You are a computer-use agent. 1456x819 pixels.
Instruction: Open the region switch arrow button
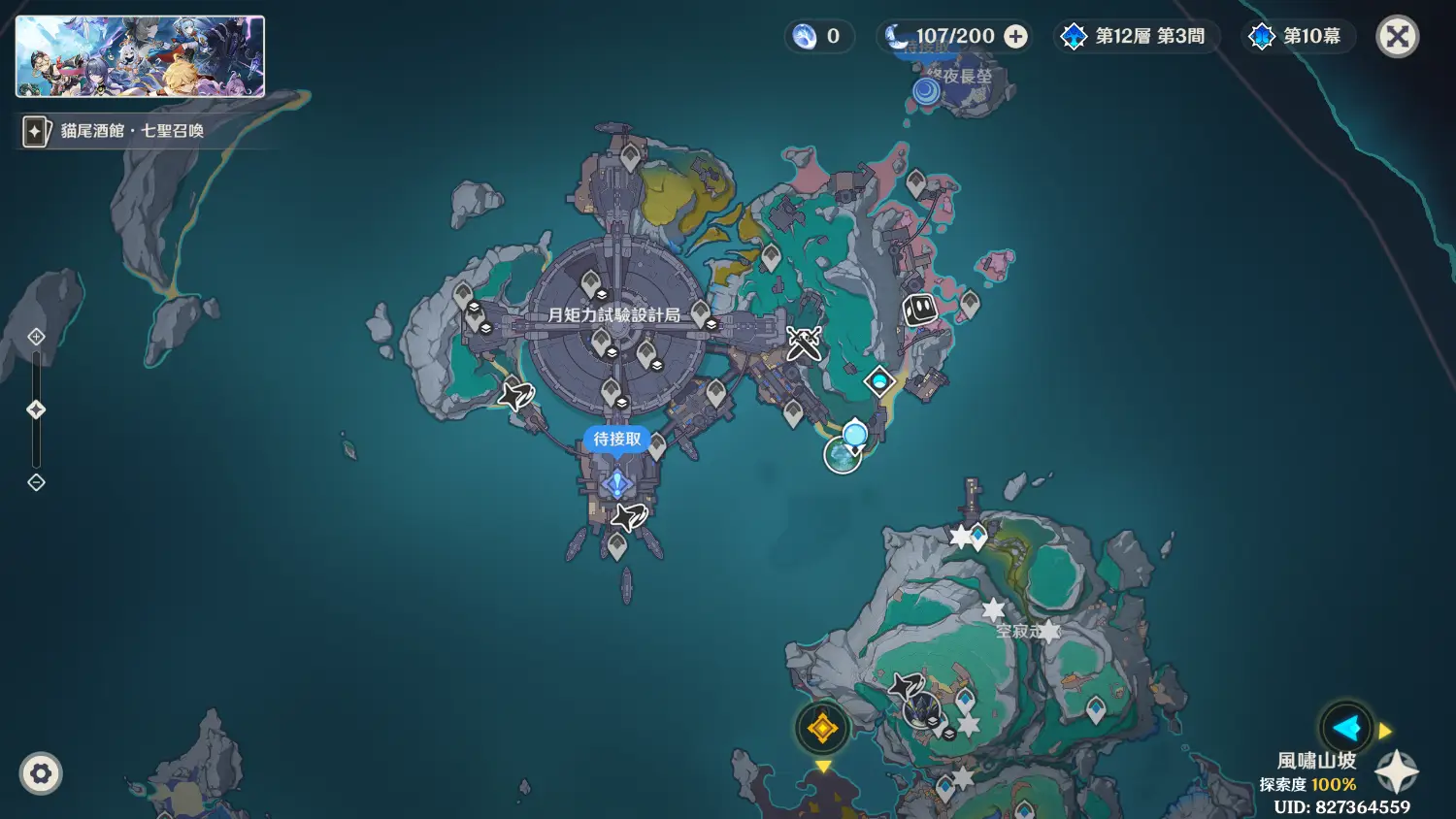[1346, 728]
